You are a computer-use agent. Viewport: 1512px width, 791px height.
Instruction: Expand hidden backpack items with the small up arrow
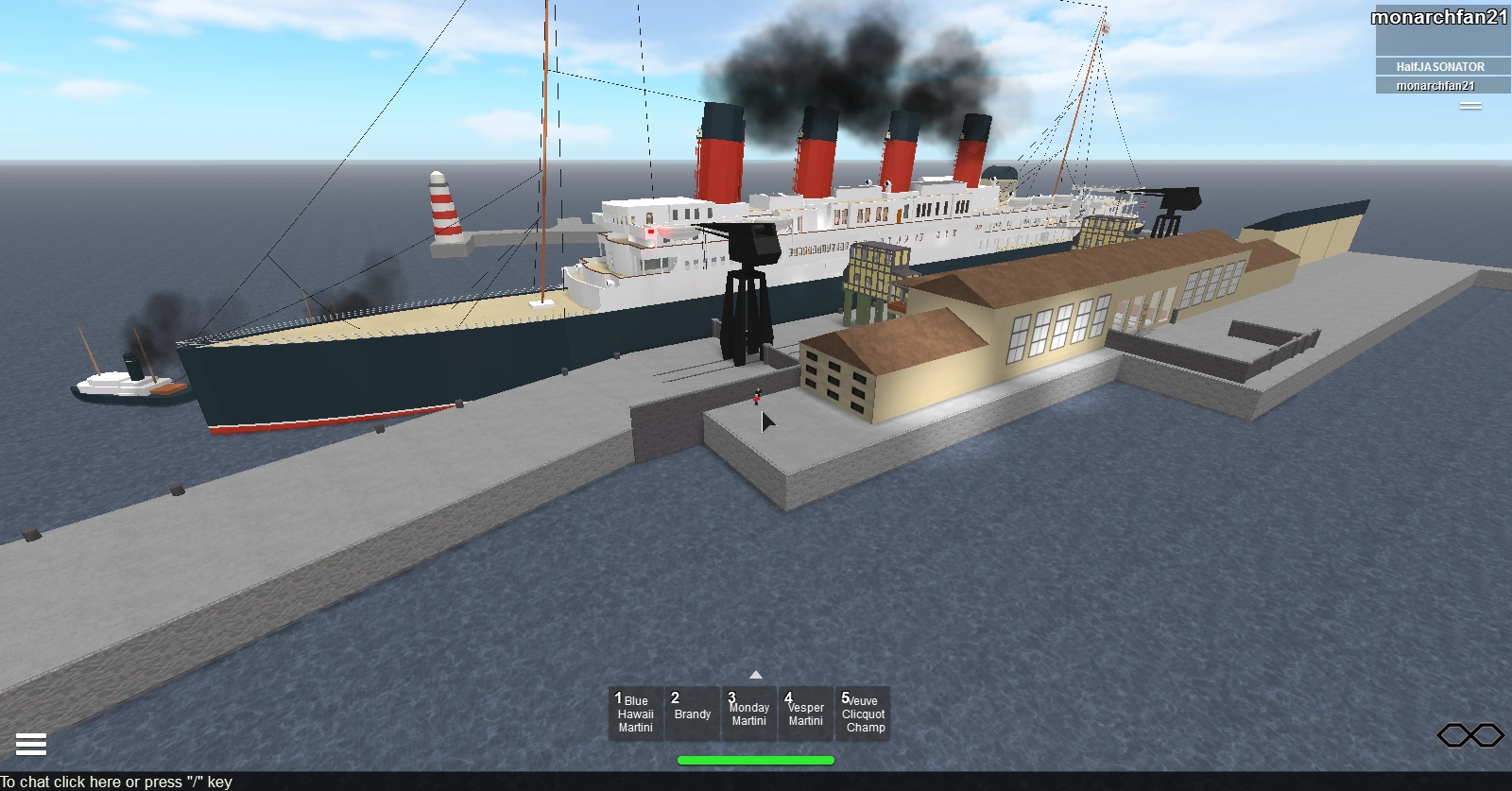(754, 675)
